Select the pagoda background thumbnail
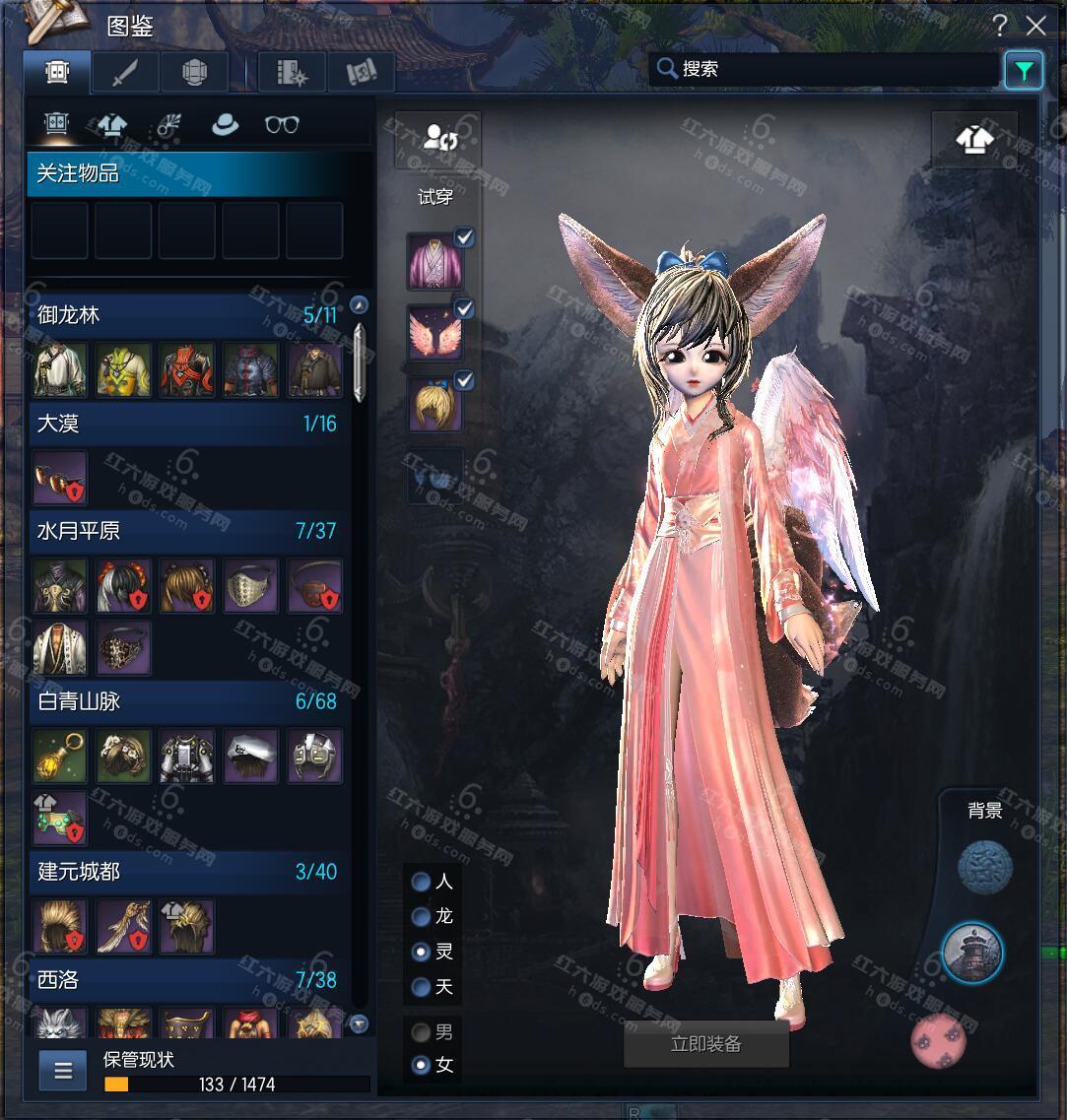1067x1120 pixels. click(x=971, y=953)
